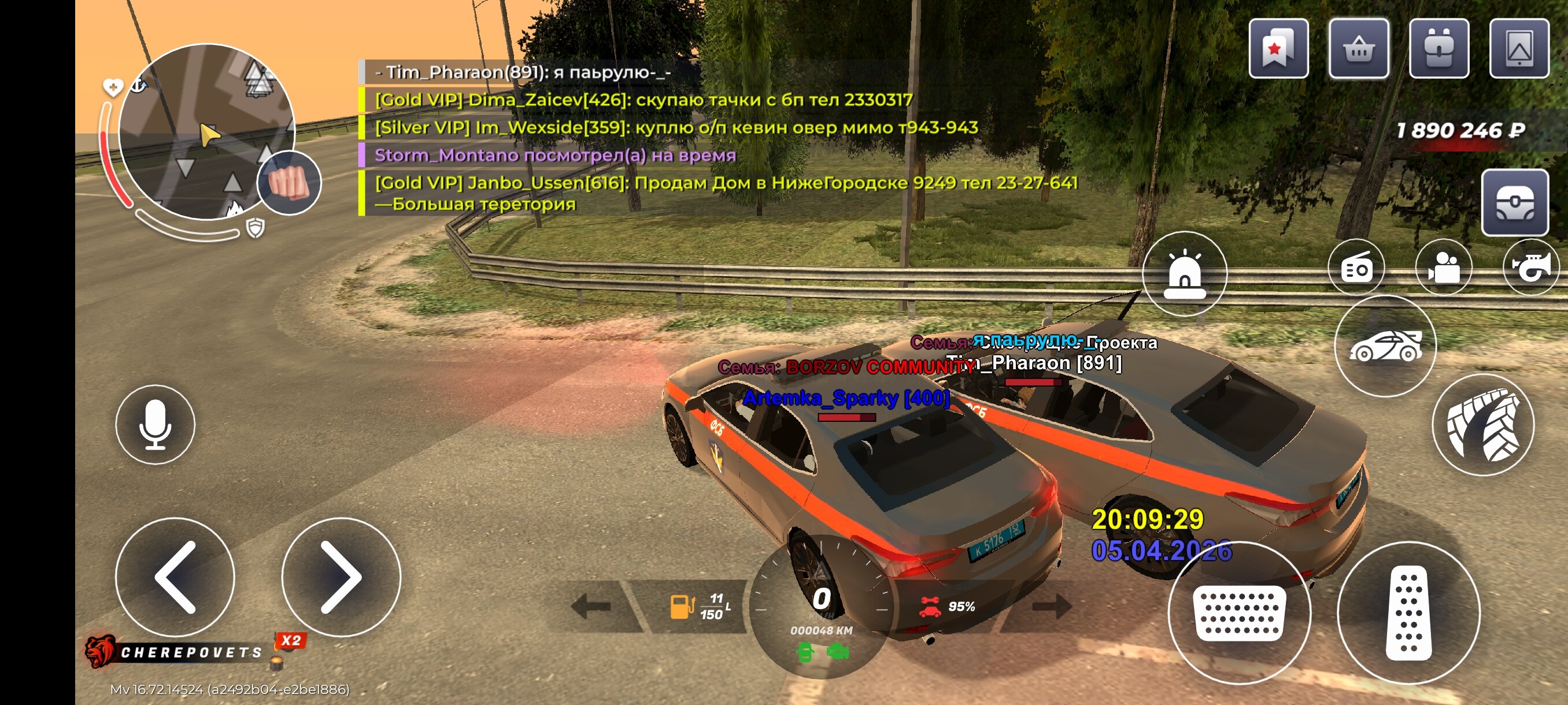Viewport: 1568px width, 705px height.
Task: Toggle the right turn signal arrow
Action: (1052, 606)
